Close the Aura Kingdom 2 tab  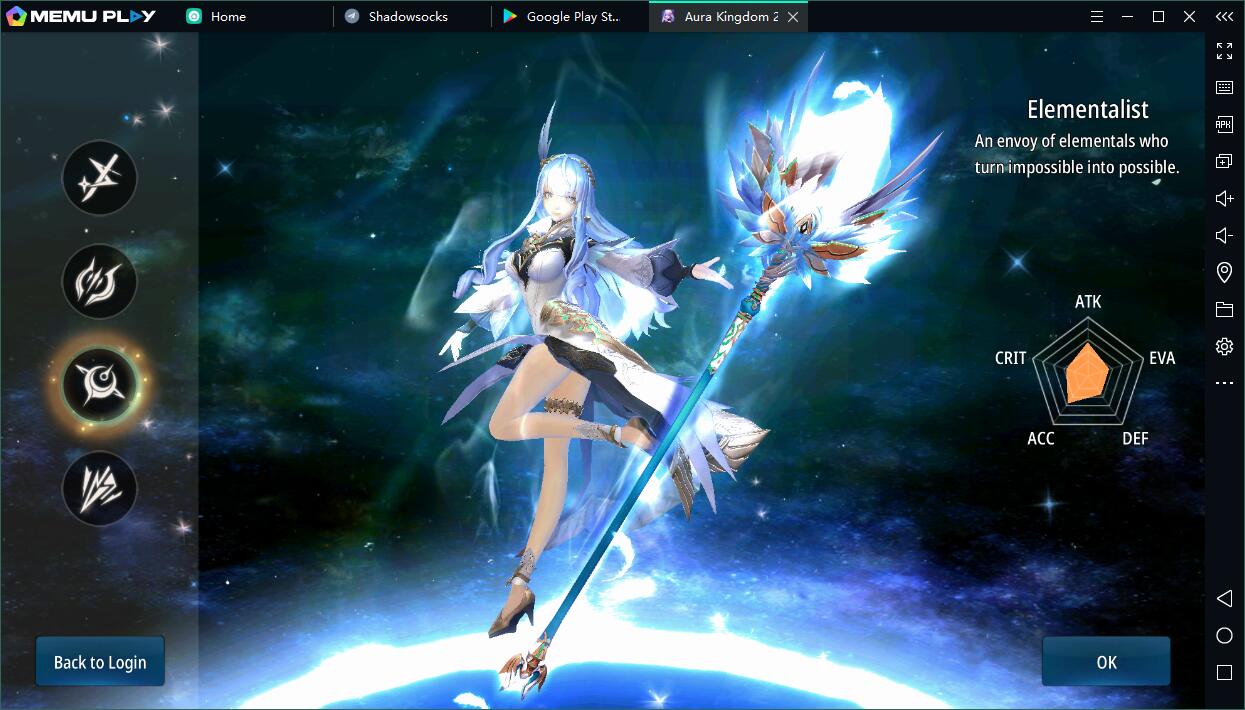(x=793, y=17)
